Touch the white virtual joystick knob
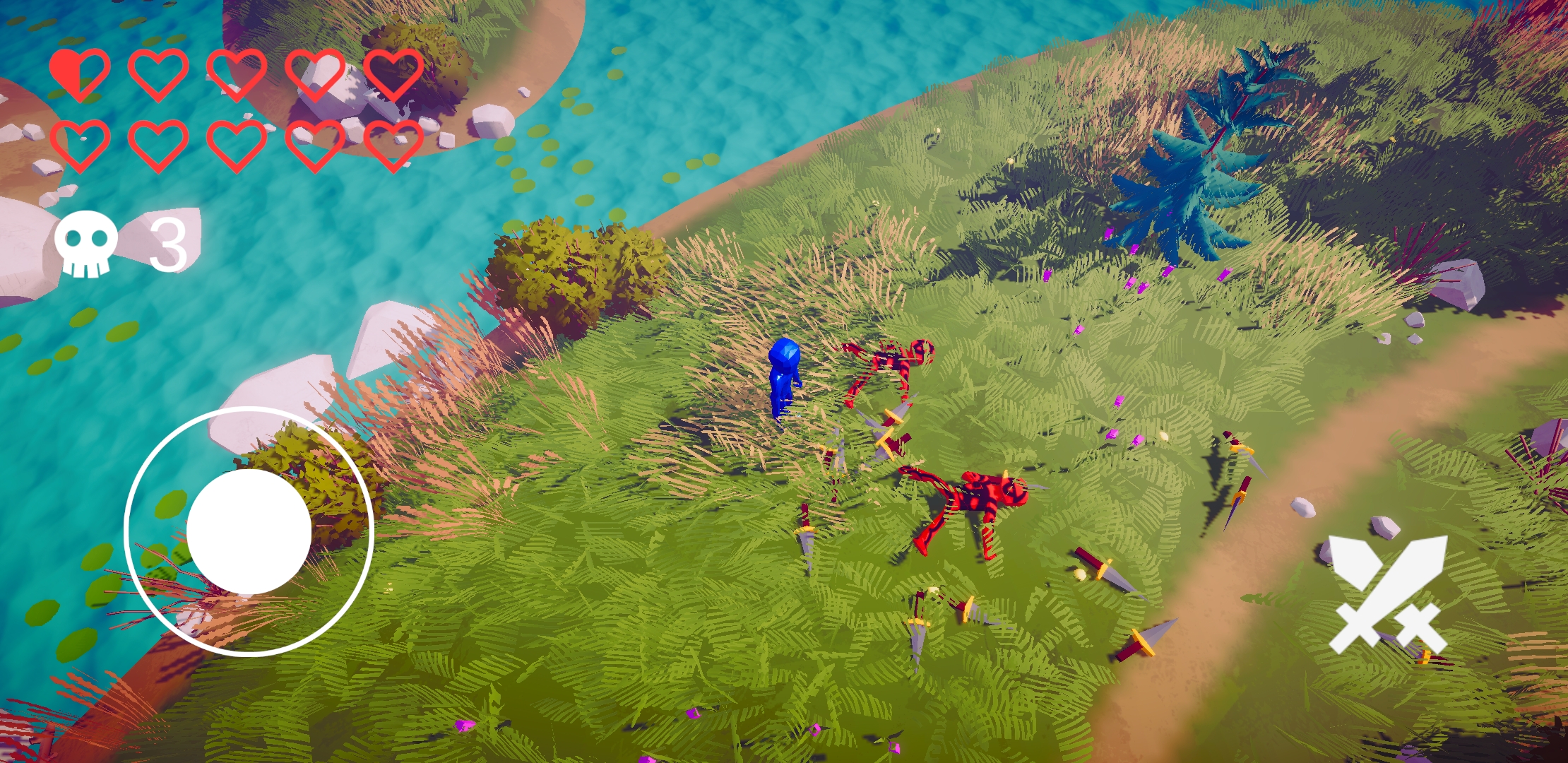Image resolution: width=1568 pixels, height=763 pixels. [249, 531]
